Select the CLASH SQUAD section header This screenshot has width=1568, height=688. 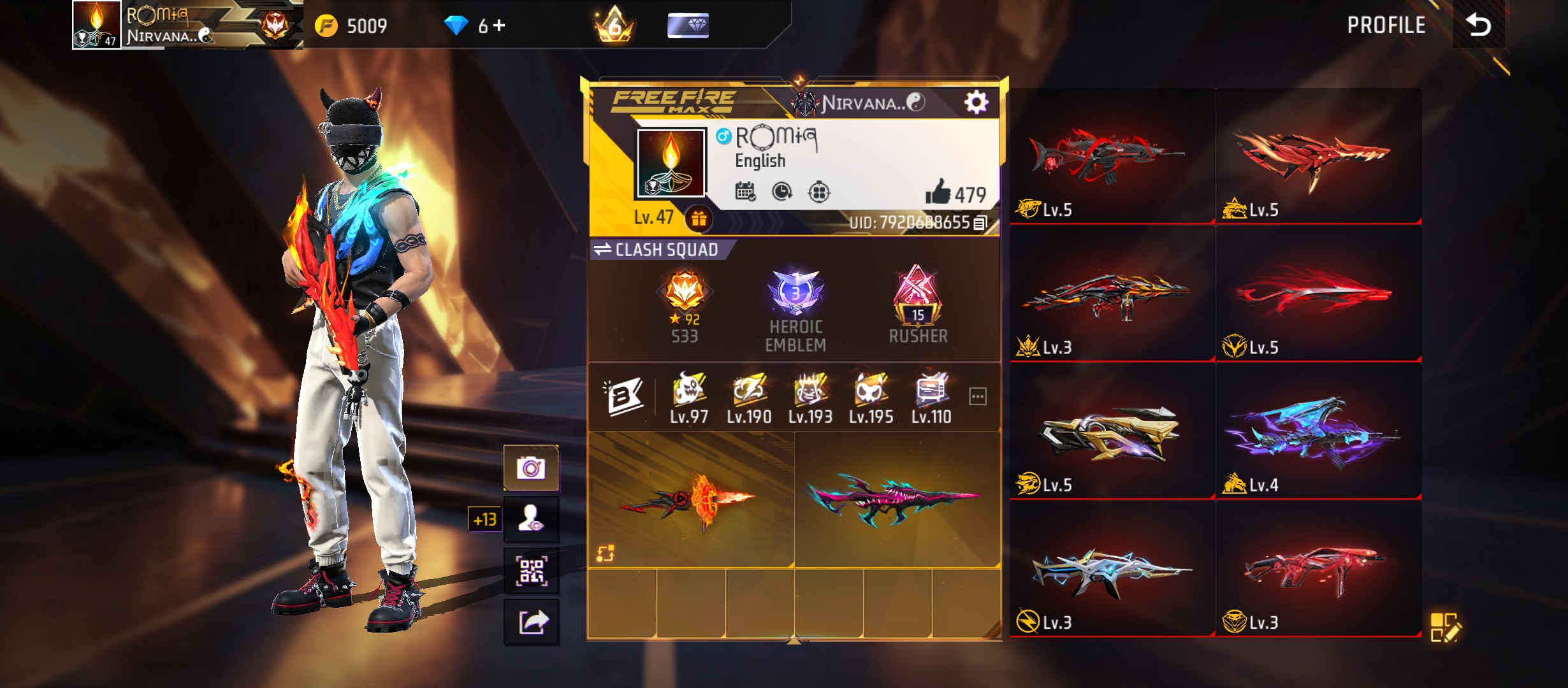[x=666, y=250]
